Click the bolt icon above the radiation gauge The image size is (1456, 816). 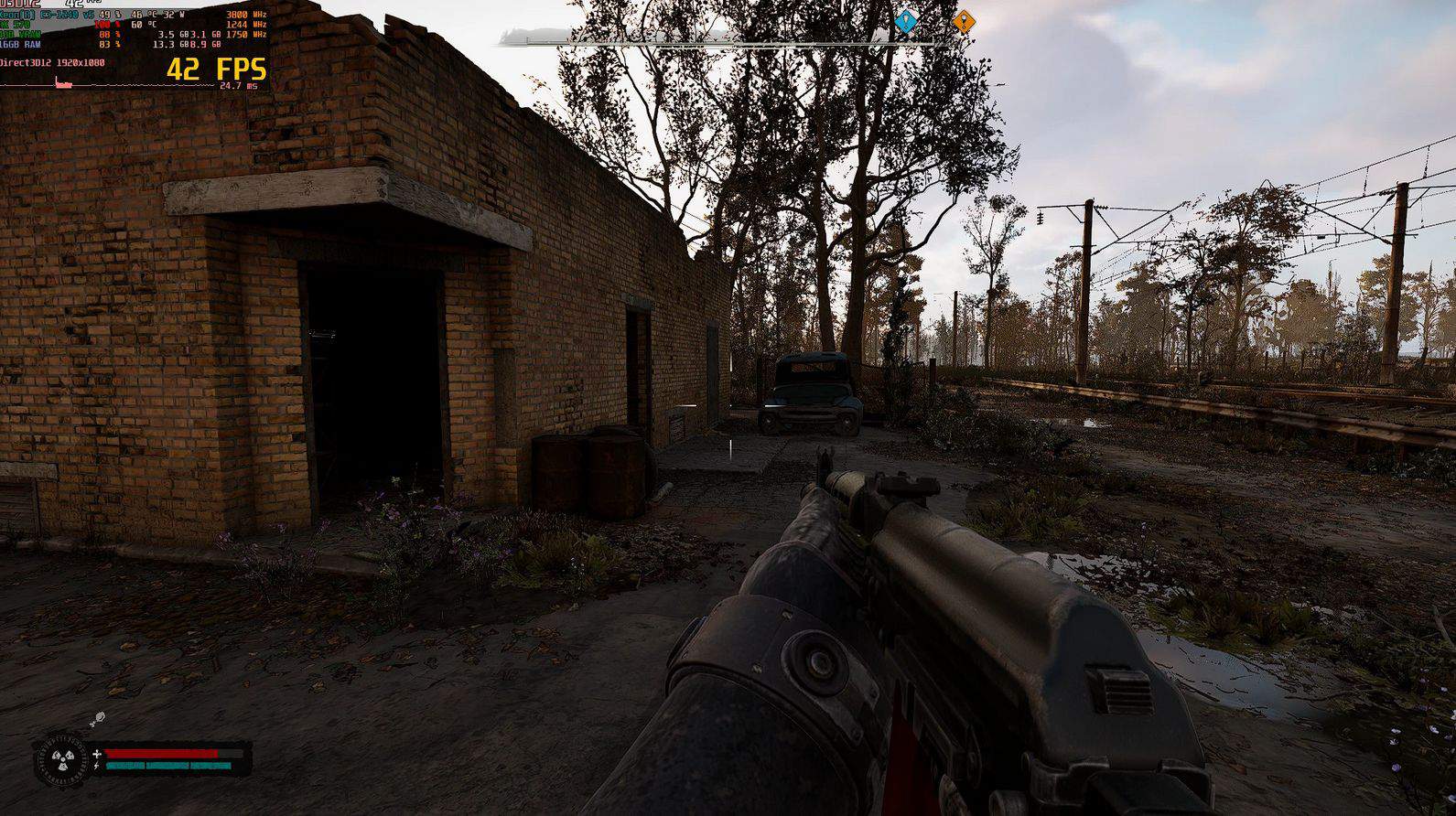click(x=98, y=718)
